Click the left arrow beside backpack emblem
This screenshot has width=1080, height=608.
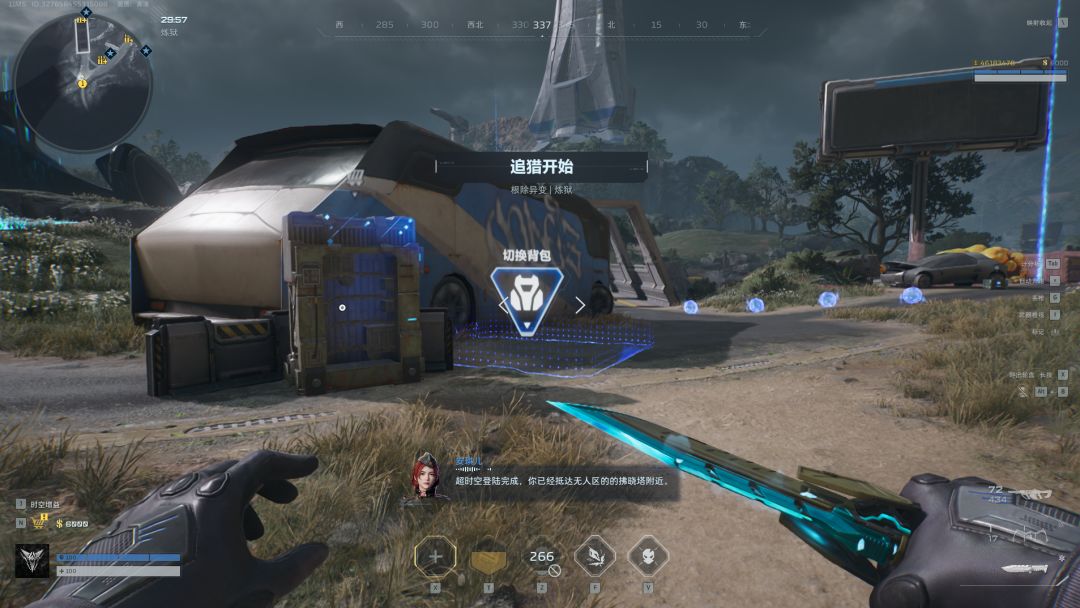pyautogui.click(x=503, y=304)
